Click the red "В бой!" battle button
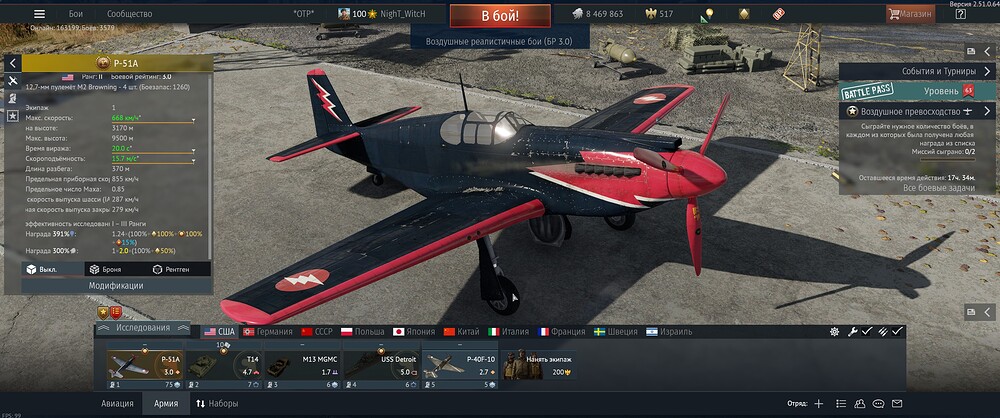 tap(500, 16)
